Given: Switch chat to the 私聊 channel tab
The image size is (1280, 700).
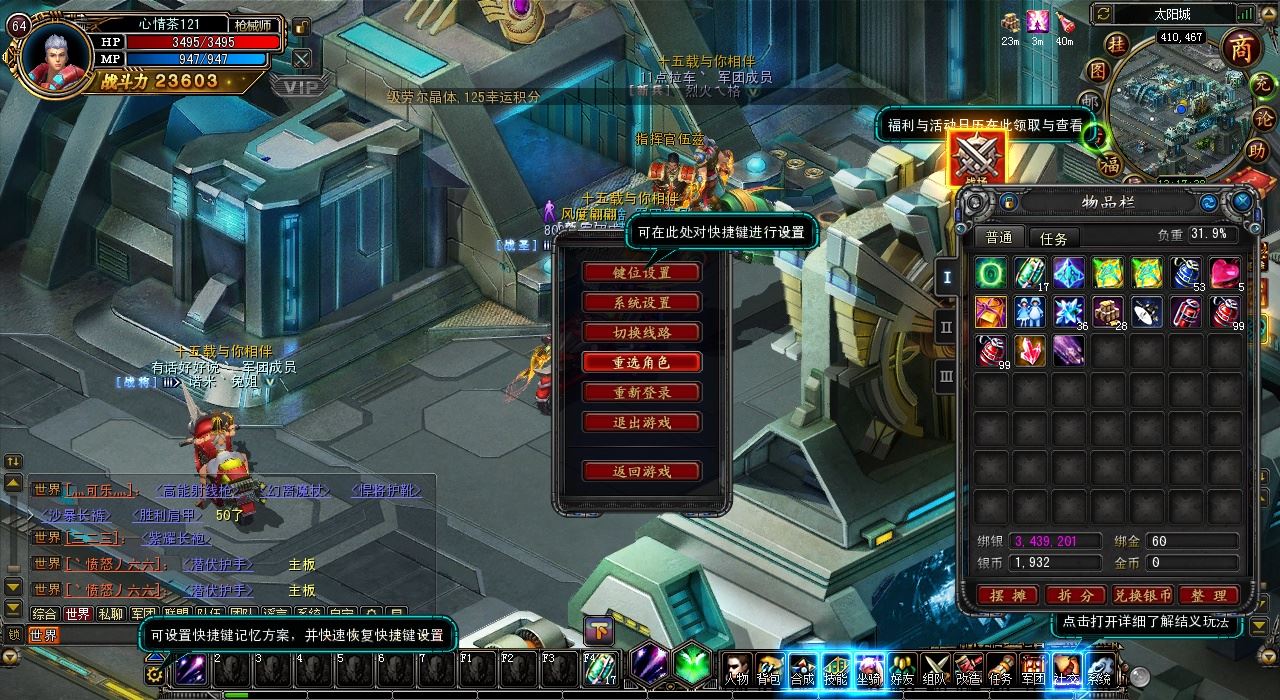Looking at the screenshot, I should pos(111,614).
